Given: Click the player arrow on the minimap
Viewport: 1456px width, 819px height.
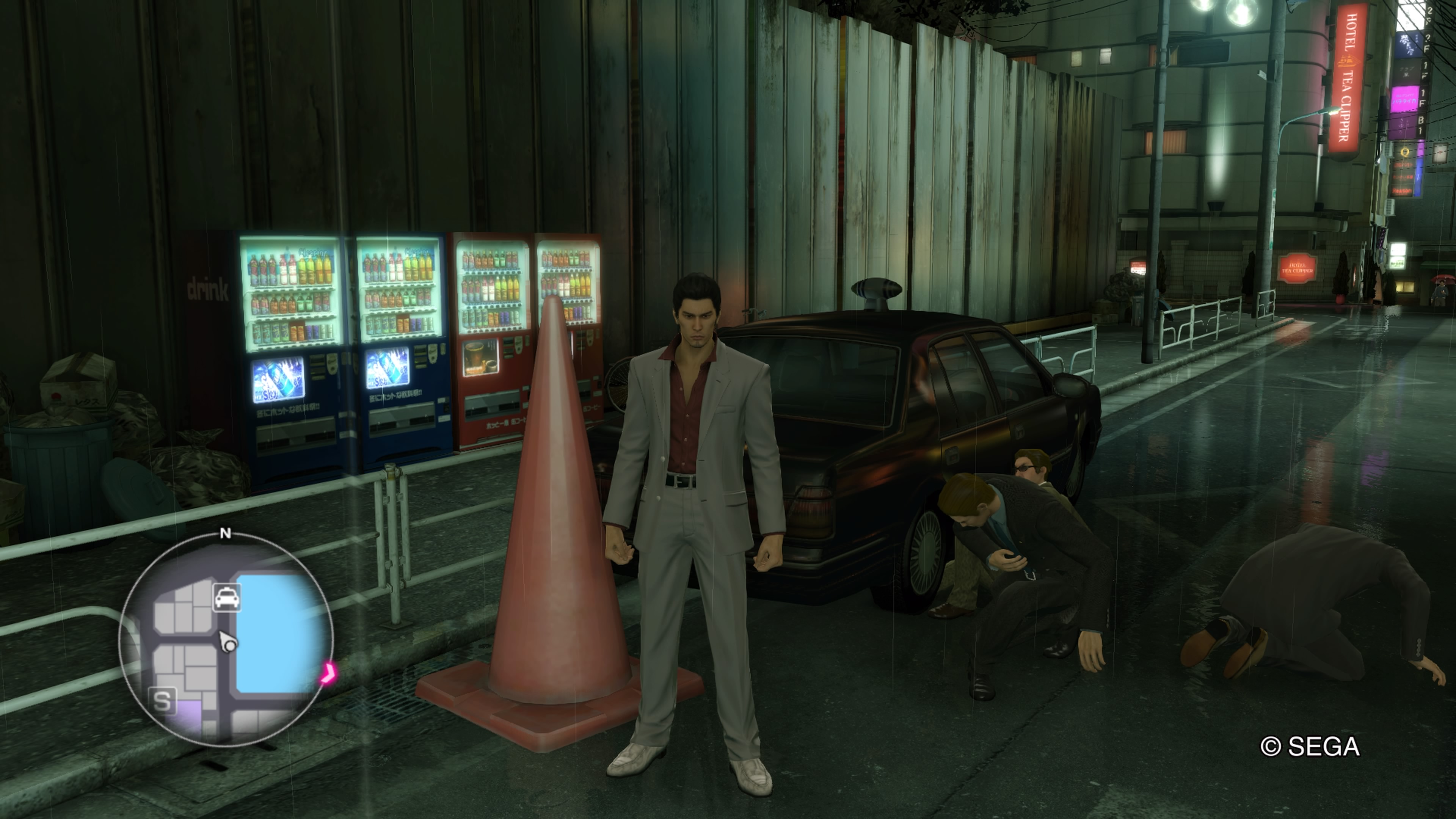Looking at the screenshot, I should 228,642.
